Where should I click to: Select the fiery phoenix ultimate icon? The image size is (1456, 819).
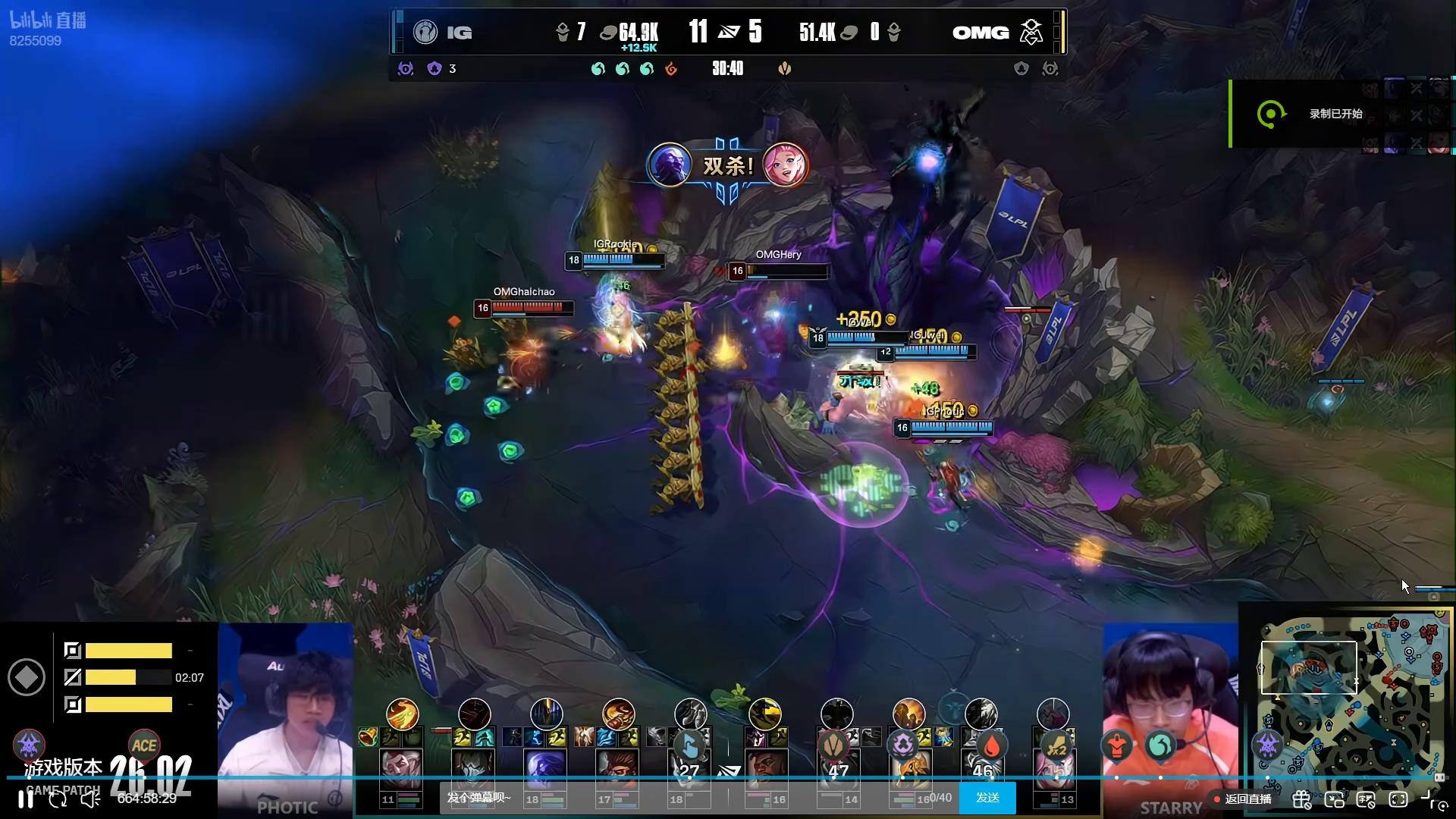(x=402, y=714)
